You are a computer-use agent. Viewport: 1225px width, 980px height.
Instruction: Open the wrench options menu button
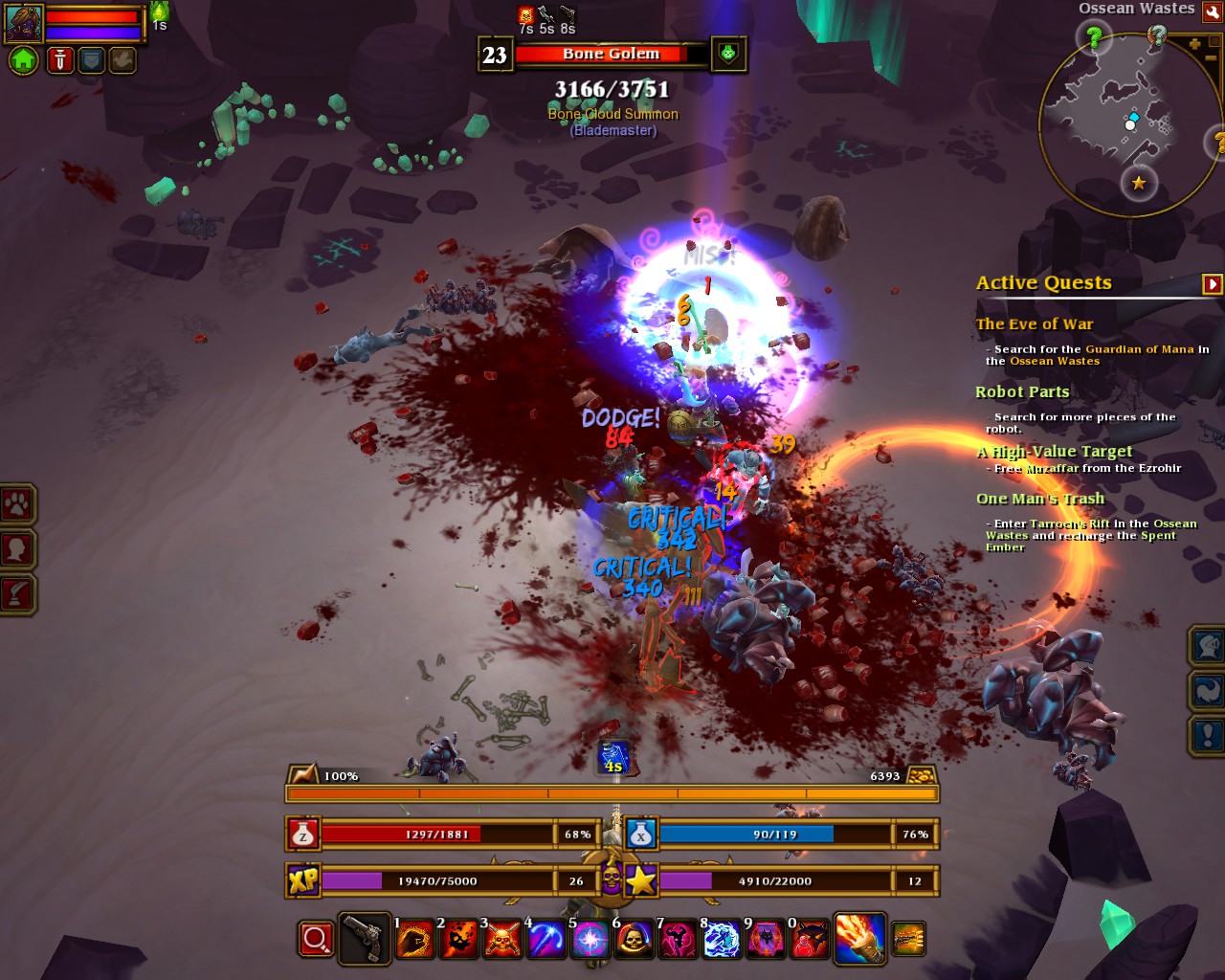(1213, 11)
